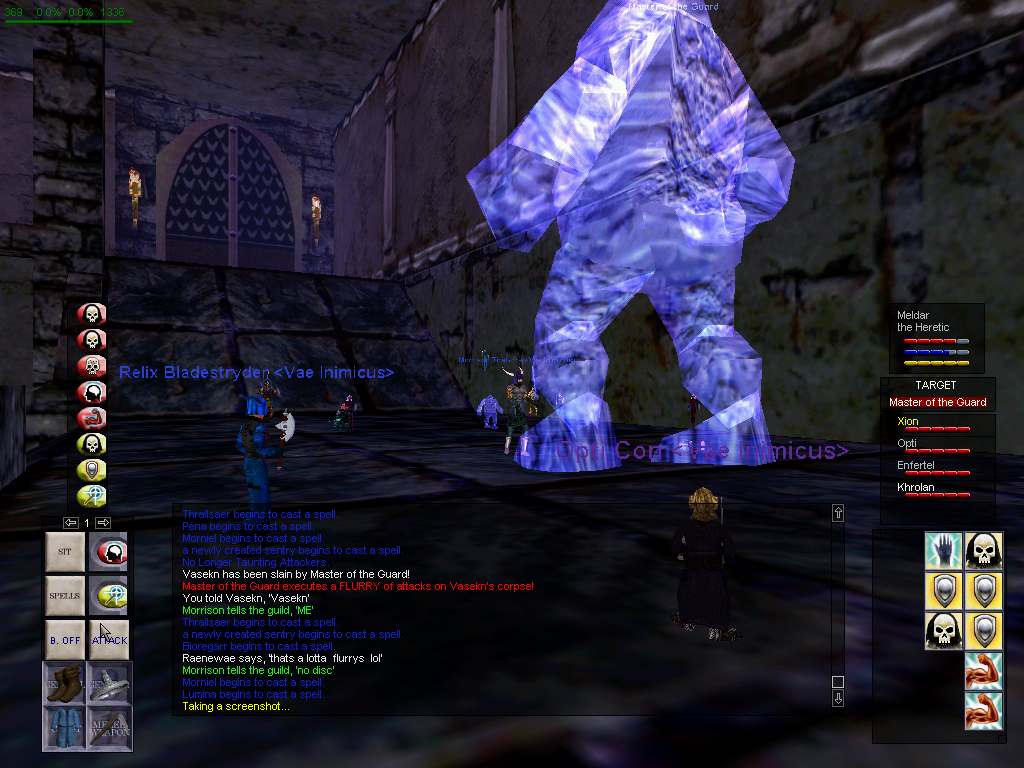Use the blue robe hotbar slot
Viewport: 1024px width, 768px height.
tap(65, 728)
